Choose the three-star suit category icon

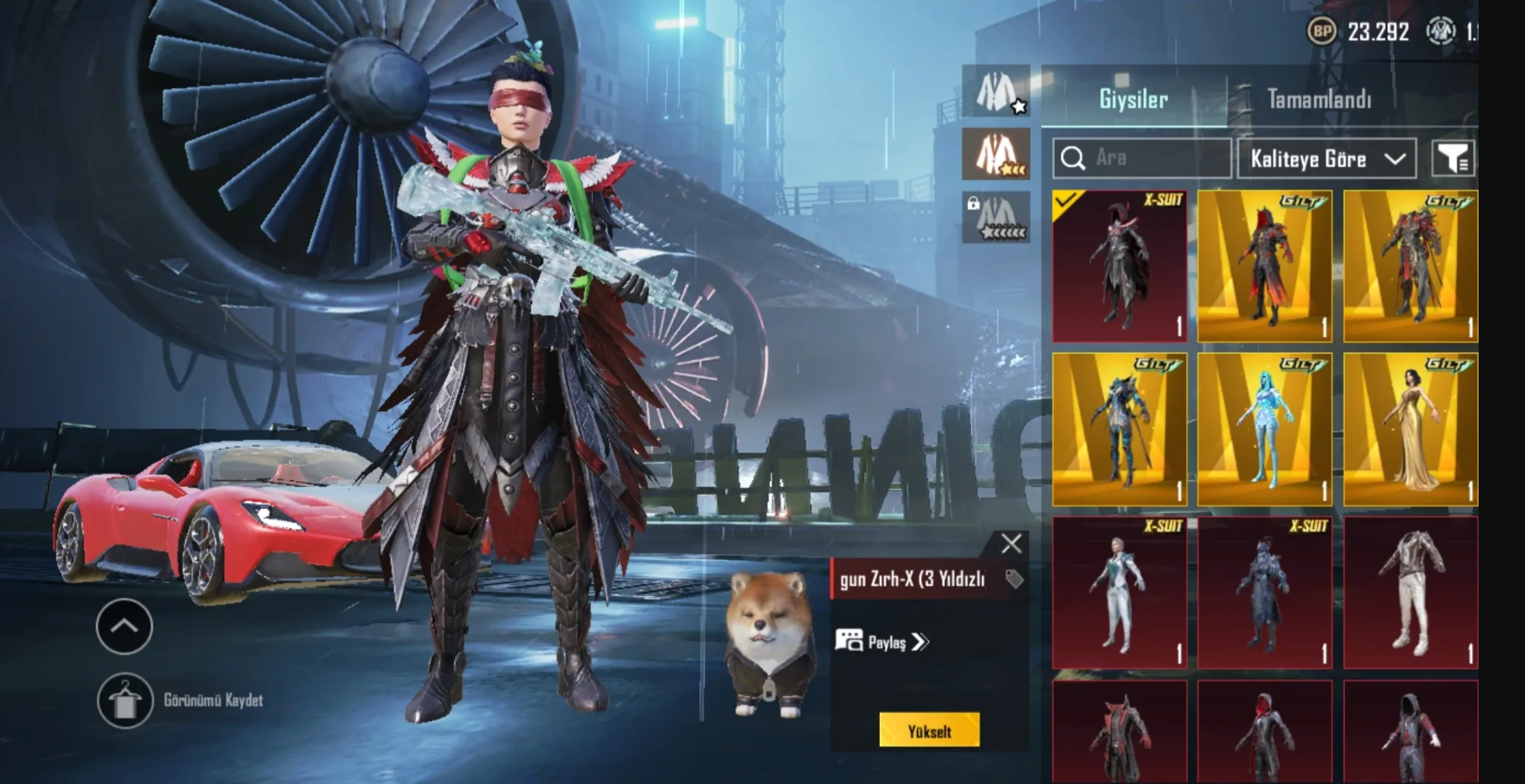pos(996,154)
